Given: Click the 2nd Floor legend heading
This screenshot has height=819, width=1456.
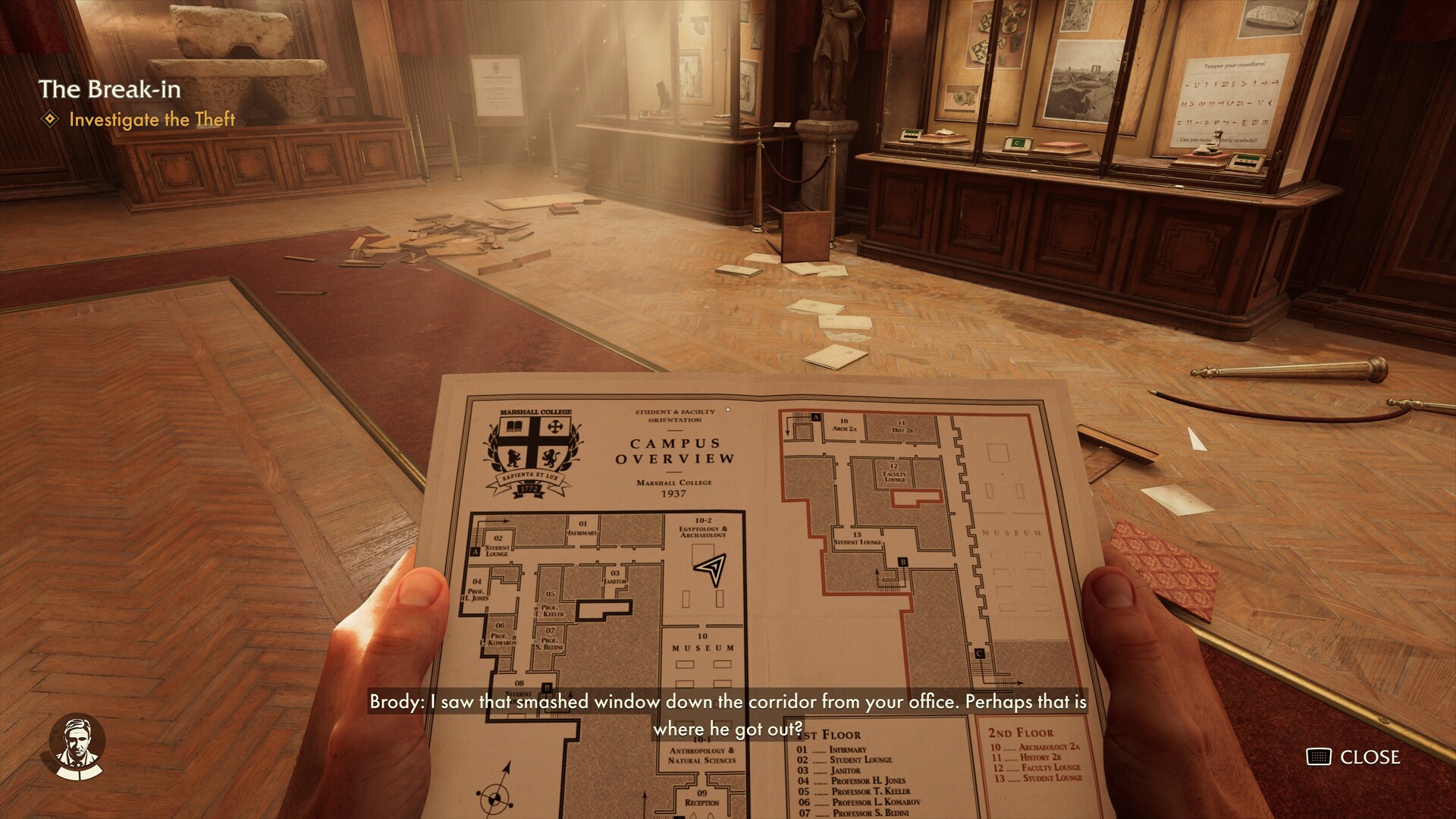Looking at the screenshot, I should point(1021,733).
